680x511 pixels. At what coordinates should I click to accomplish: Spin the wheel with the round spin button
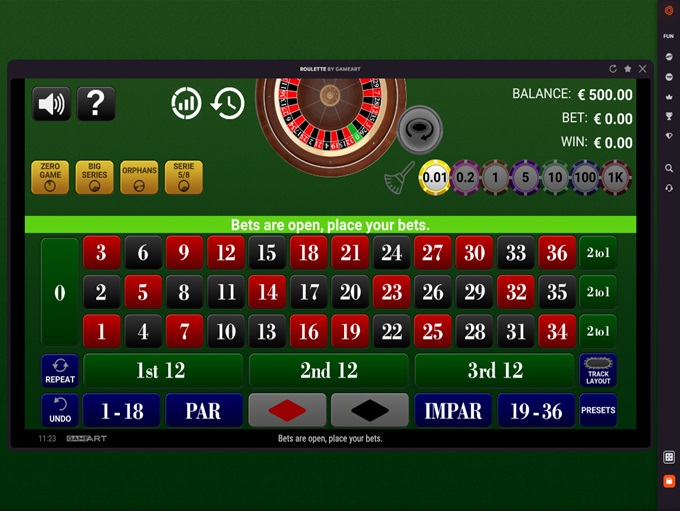click(x=420, y=128)
